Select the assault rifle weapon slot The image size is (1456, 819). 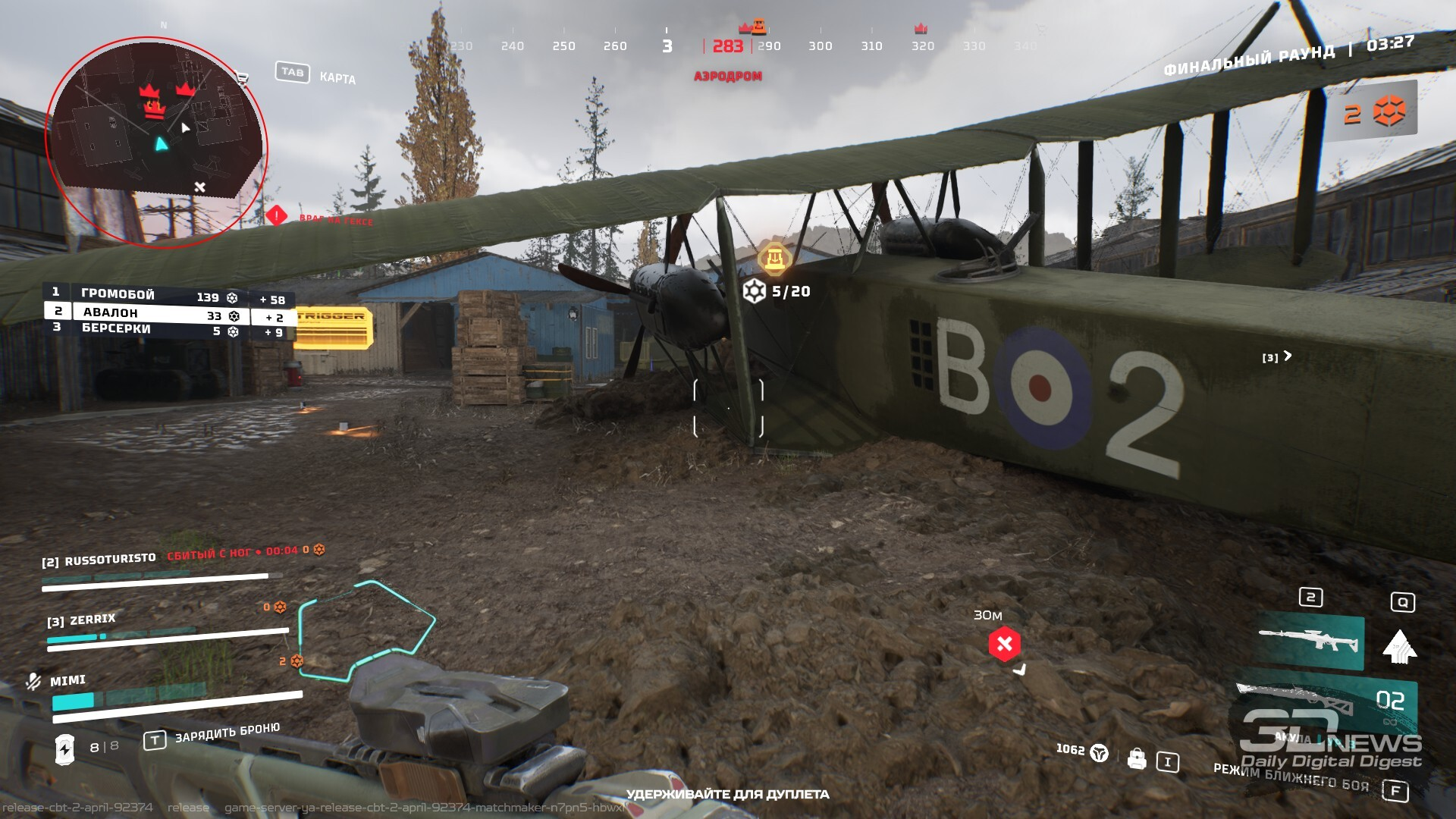pos(1310,642)
